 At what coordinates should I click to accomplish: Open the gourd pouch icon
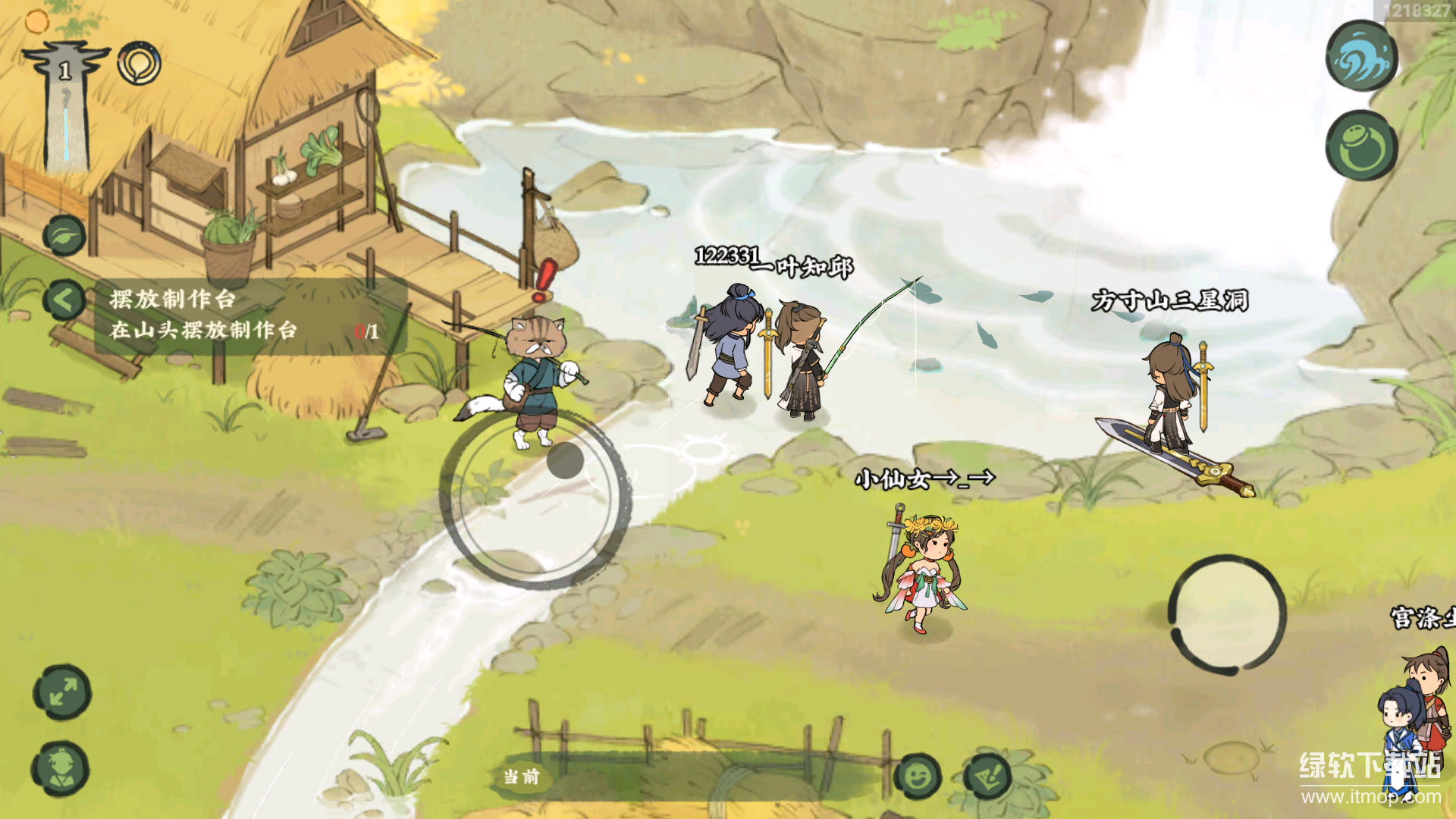pos(1362,146)
